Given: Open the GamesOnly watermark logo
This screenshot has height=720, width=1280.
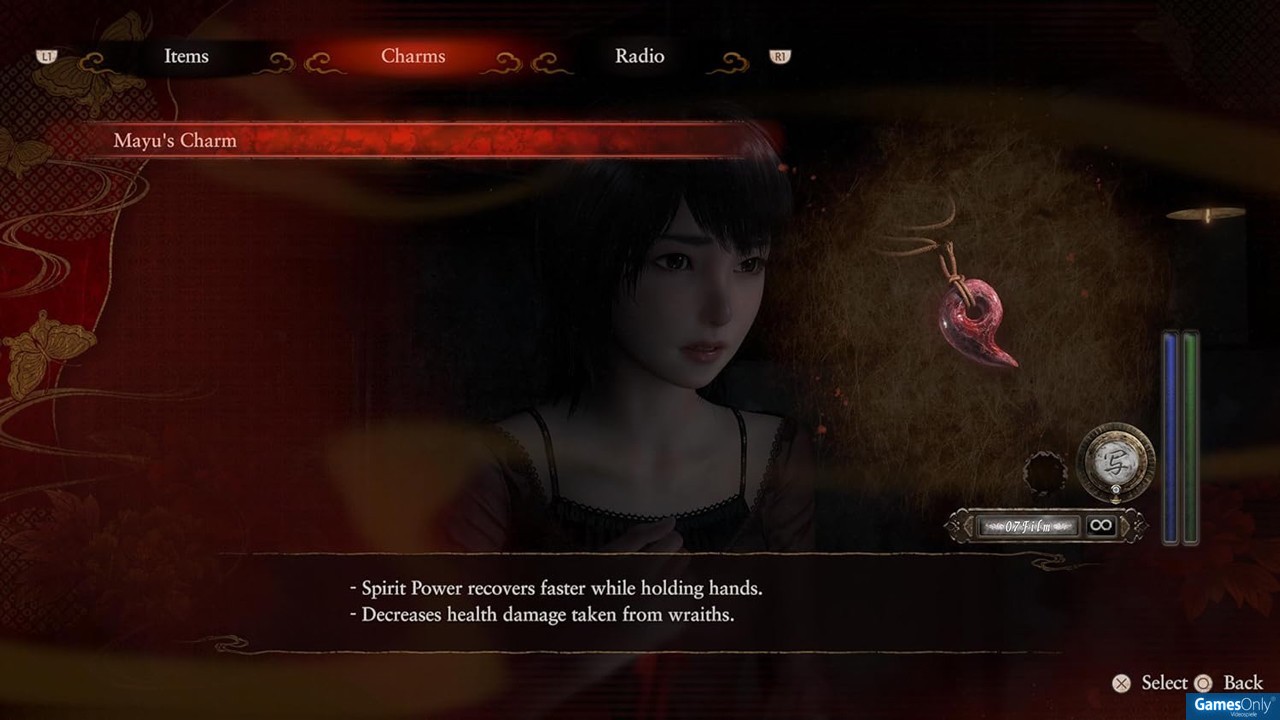Looking at the screenshot, I should [x=1233, y=705].
